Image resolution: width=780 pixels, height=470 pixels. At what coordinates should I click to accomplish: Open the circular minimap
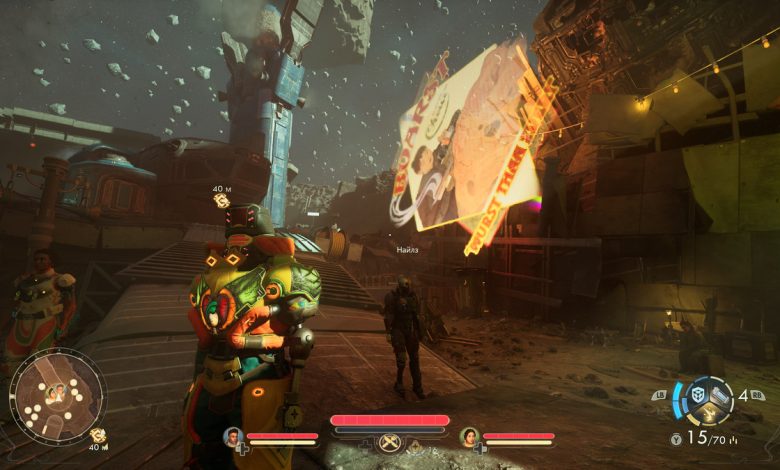(57, 395)
